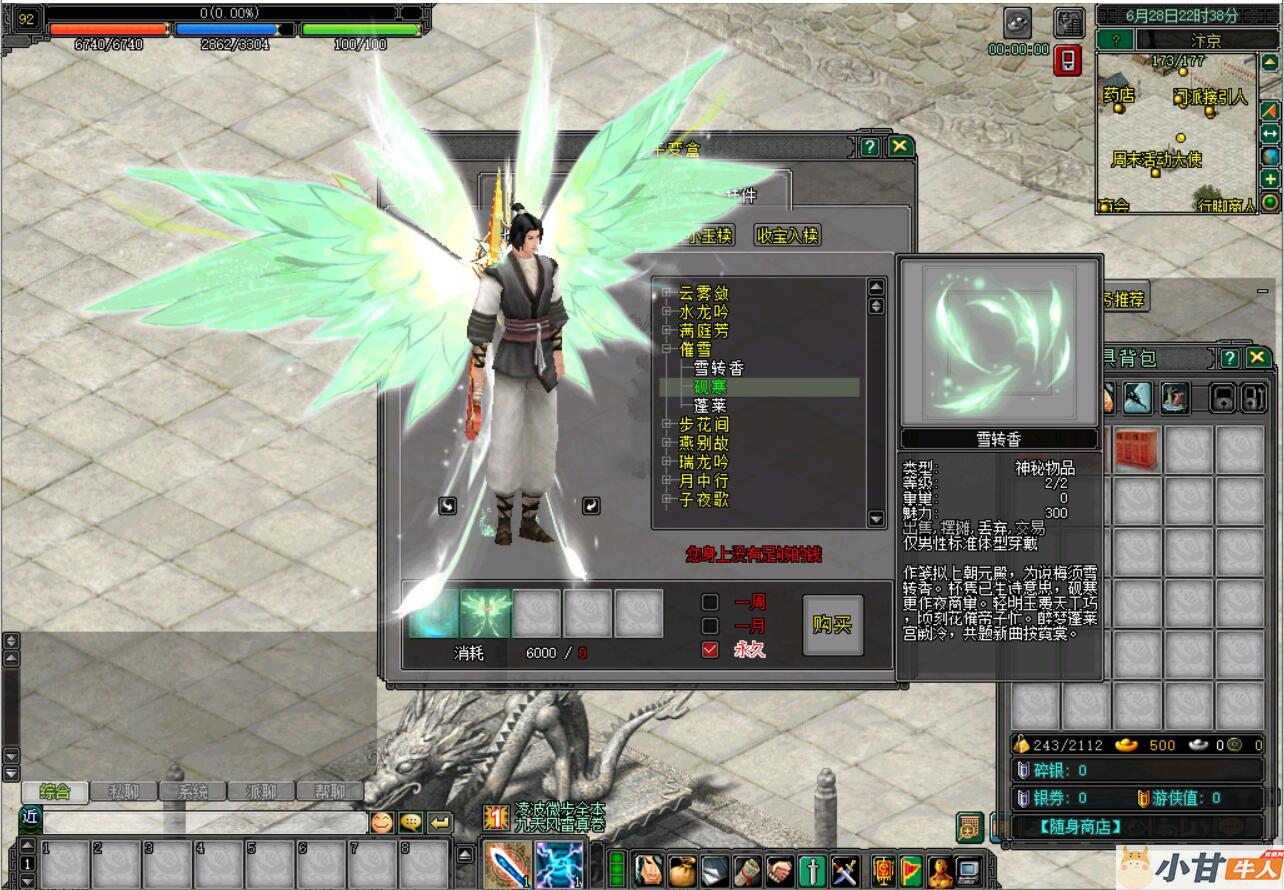Viewport: 1284px width, 890px height.
Task: Tick the 一月 one-month duration checkbox
Action: click(x=710, y=626)
